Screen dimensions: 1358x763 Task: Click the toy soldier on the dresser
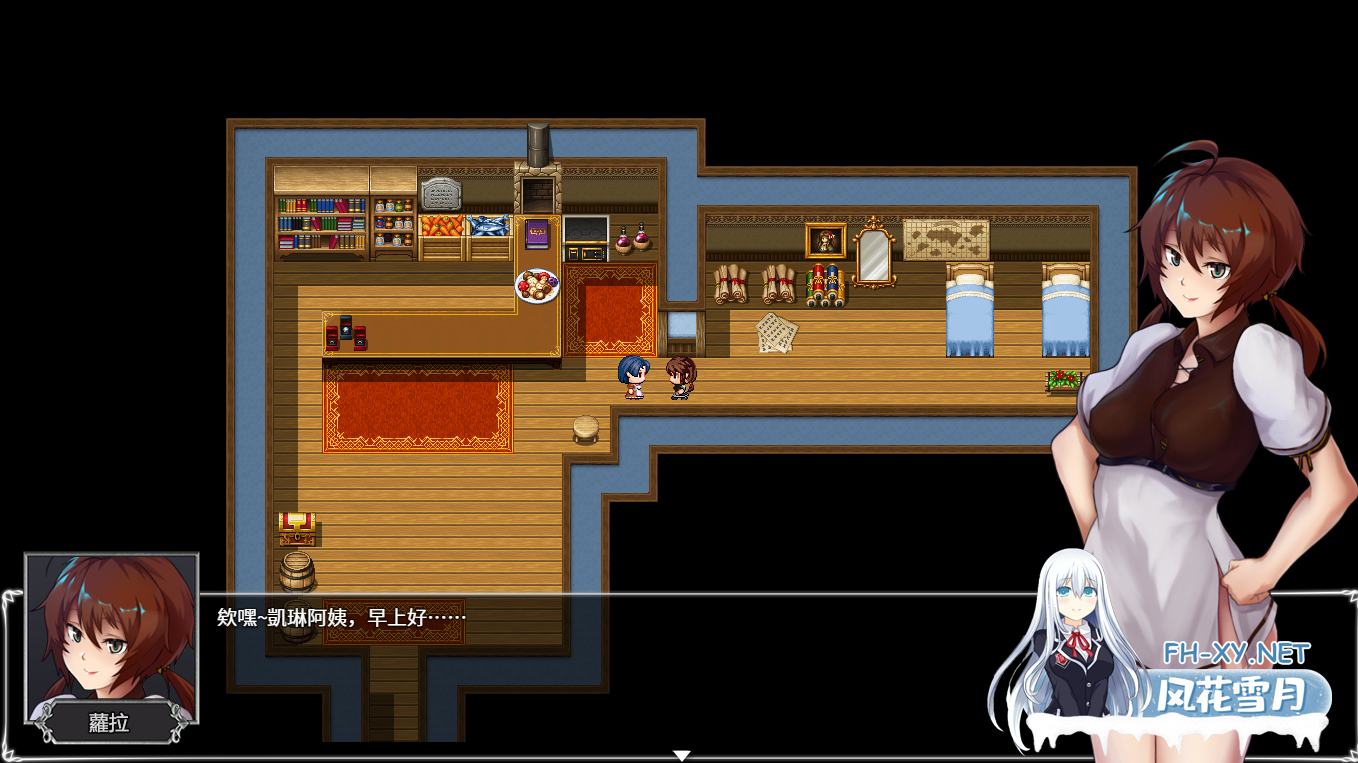(x=823, y=283)
